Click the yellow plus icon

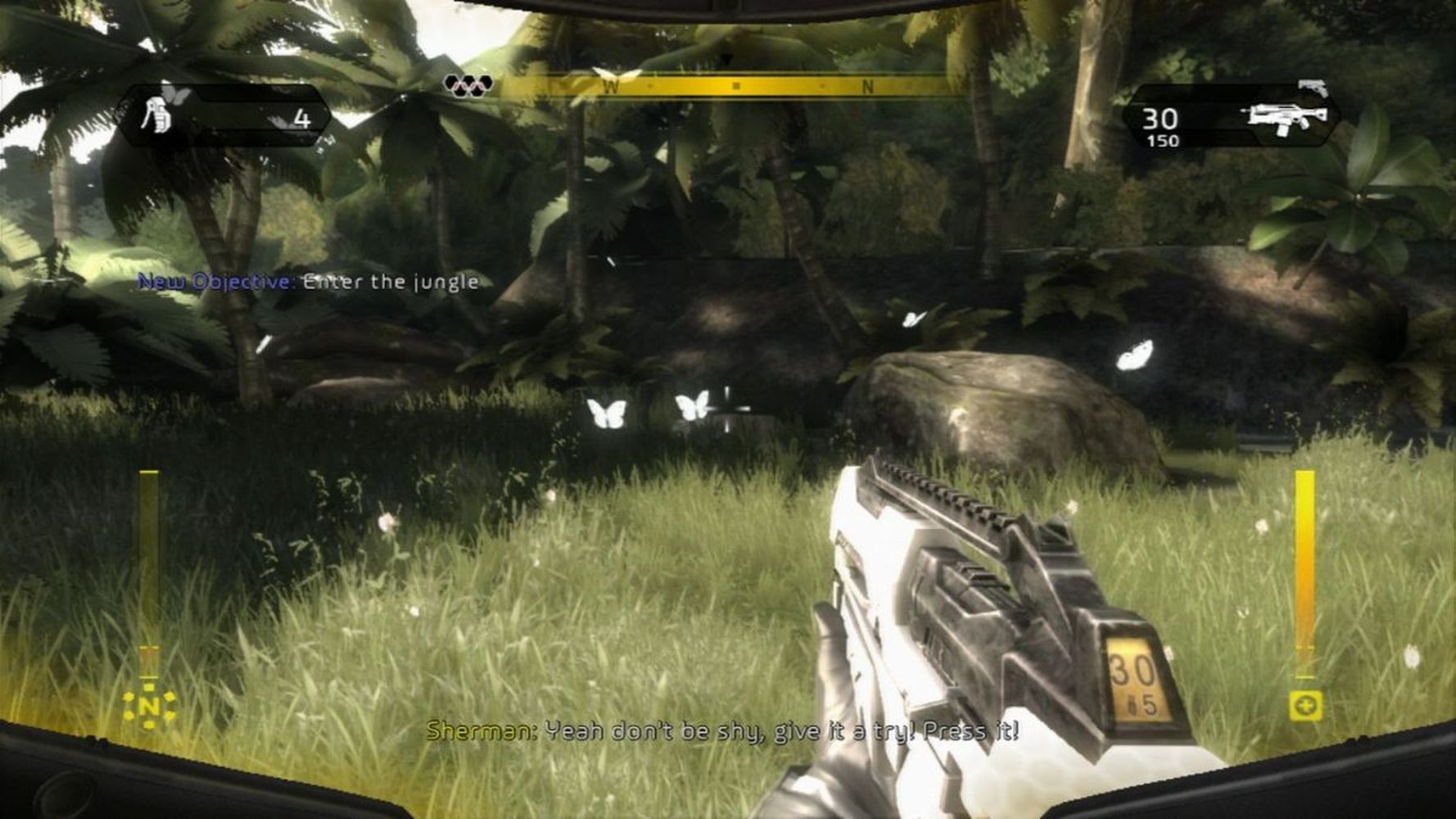[x=1305, y=706]
